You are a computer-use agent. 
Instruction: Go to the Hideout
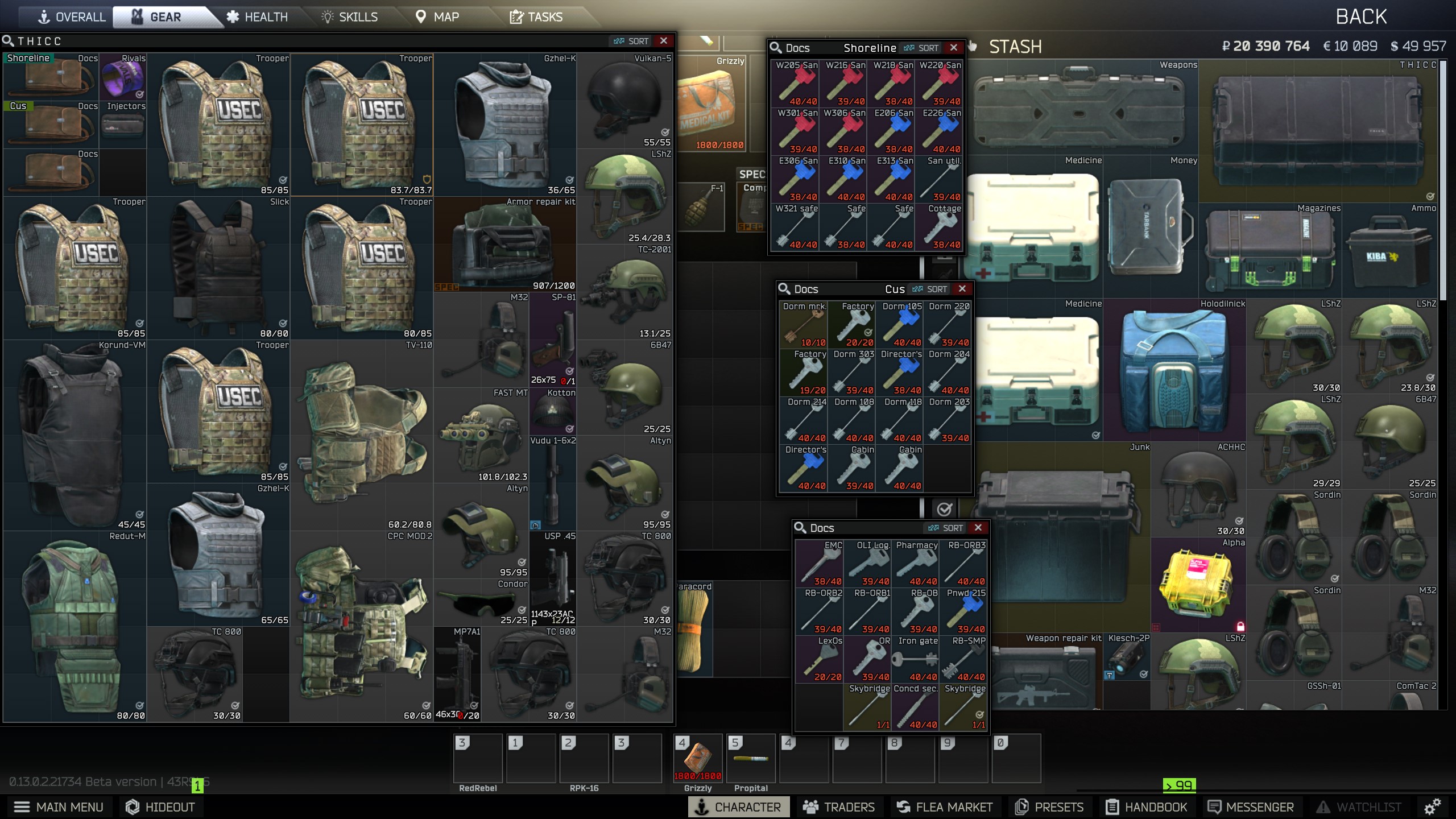(160, 806)
